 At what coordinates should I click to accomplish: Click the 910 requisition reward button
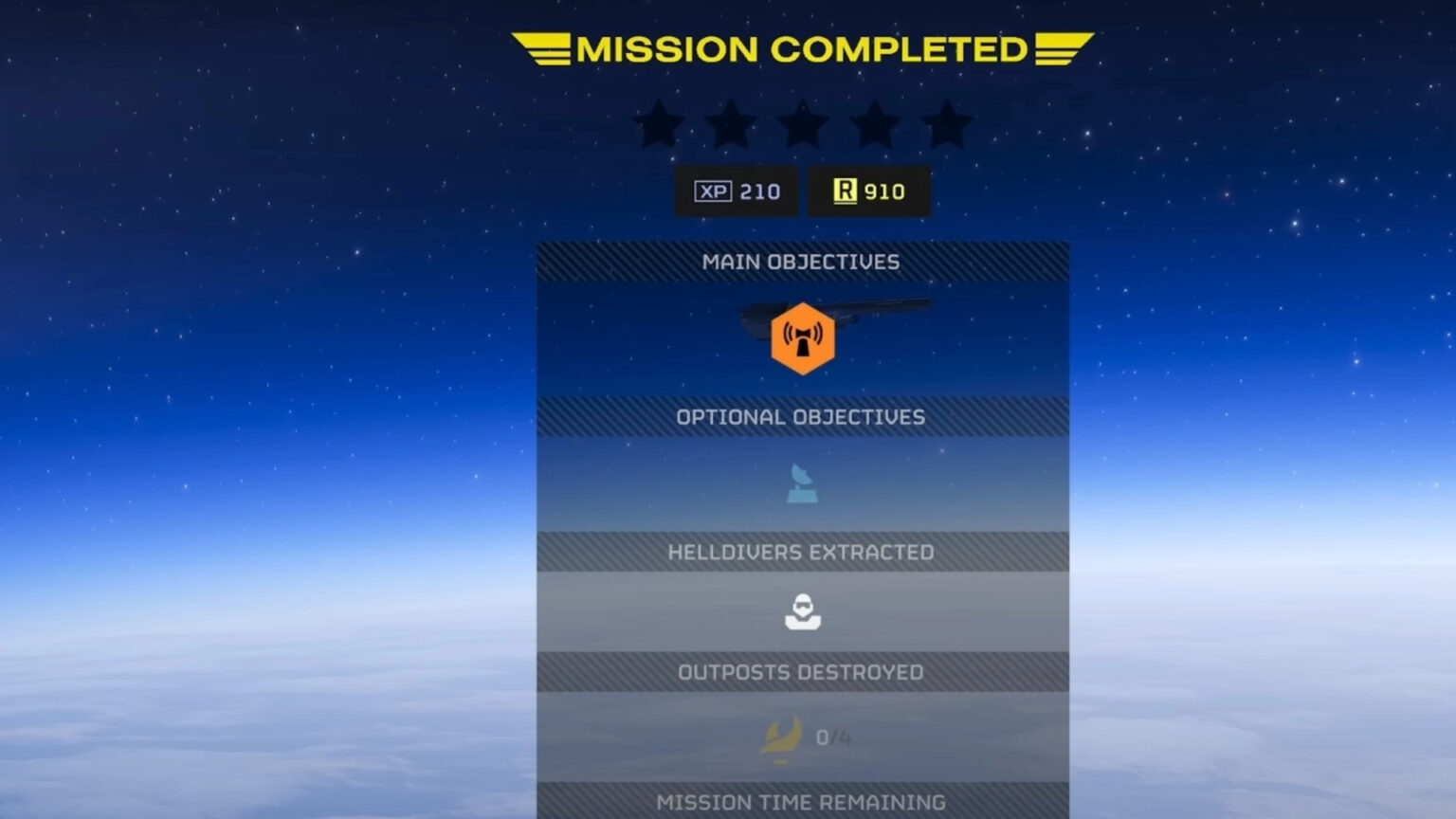tap(868, 190)
